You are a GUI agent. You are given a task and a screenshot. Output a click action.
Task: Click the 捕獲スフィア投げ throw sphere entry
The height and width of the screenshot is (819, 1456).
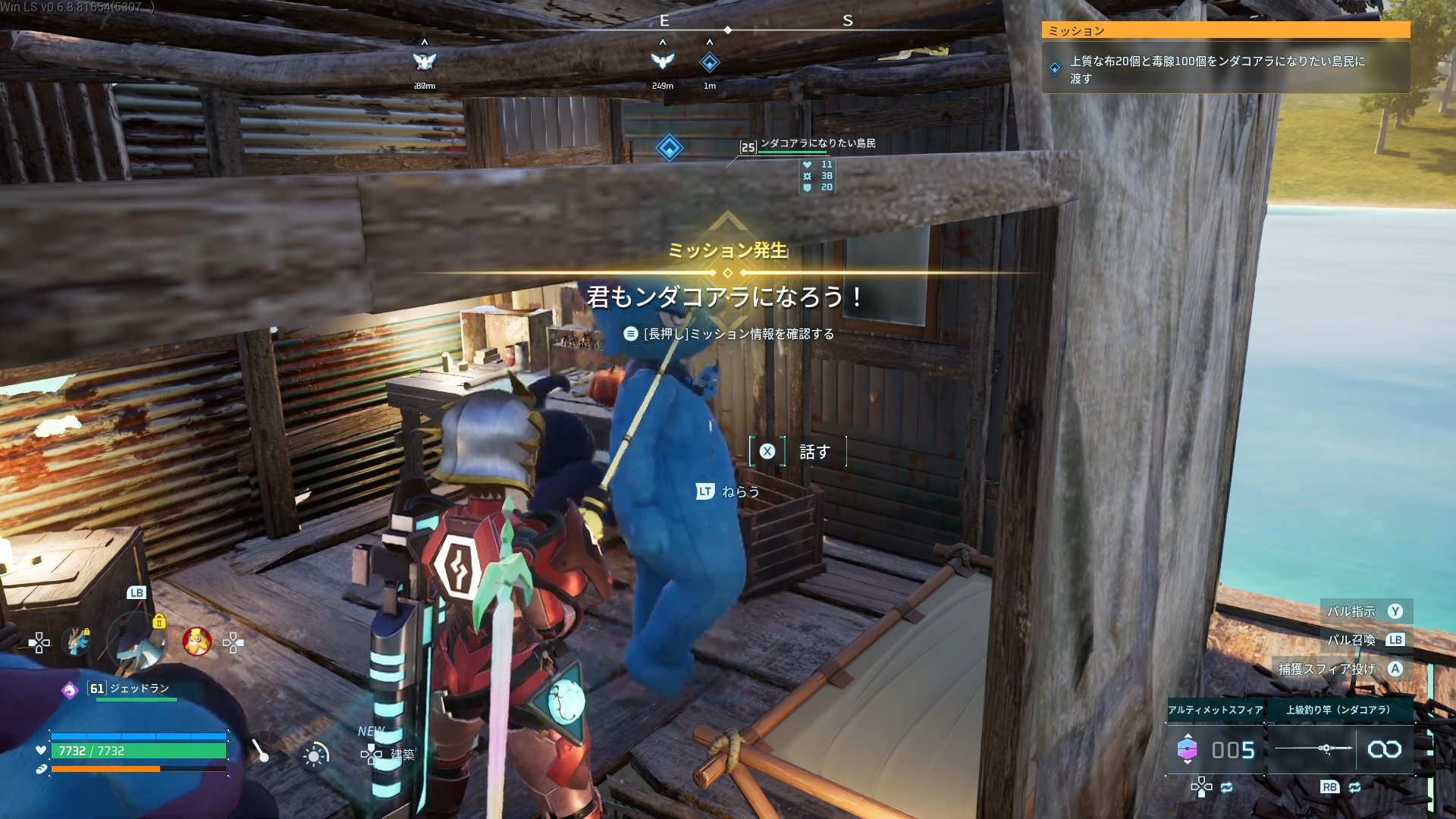[x=1327, y=669]
